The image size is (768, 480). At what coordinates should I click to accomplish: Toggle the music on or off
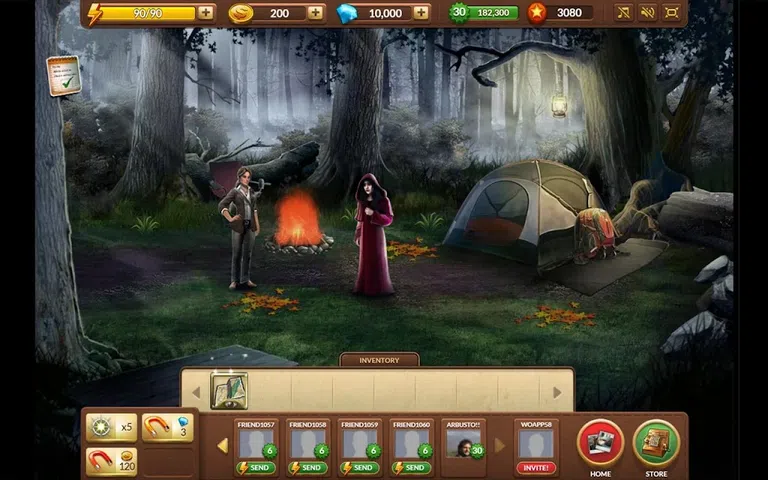point(623,13)
